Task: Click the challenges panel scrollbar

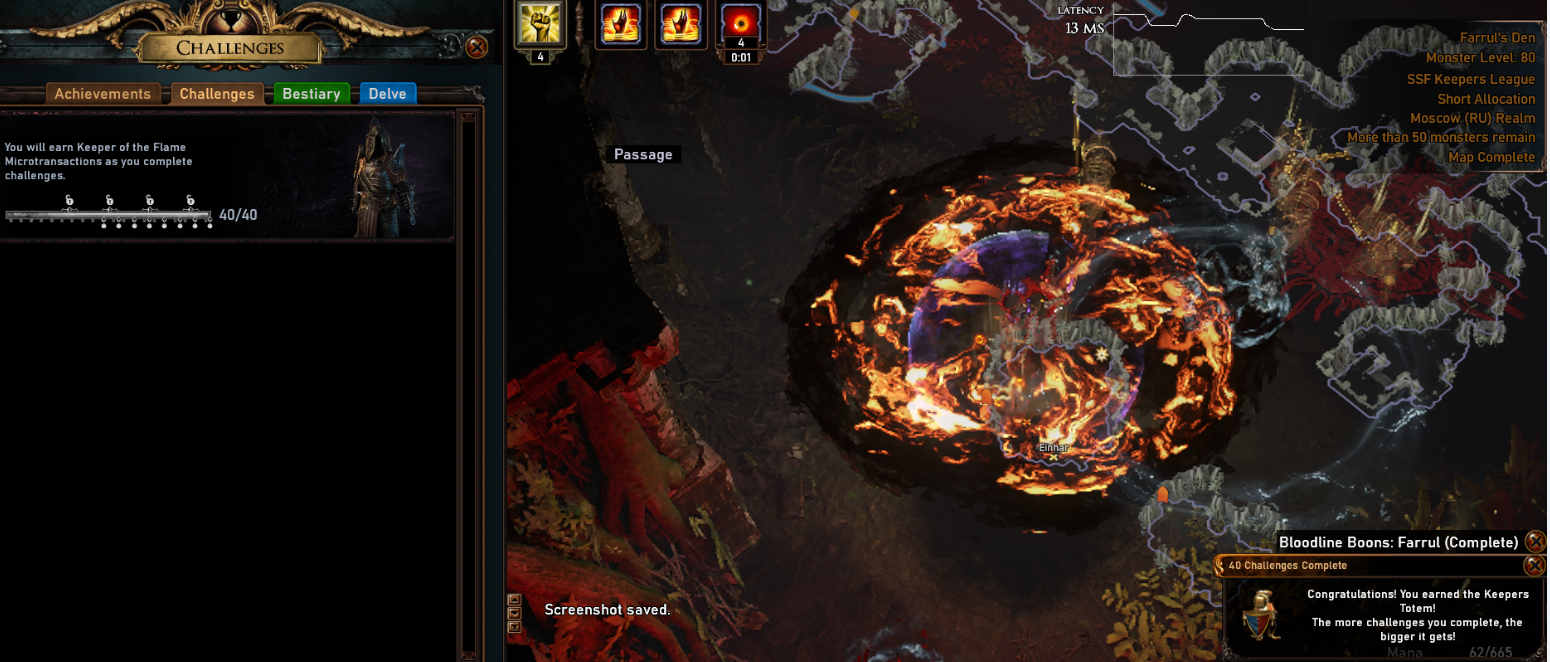Action: [x=467, y=380]
